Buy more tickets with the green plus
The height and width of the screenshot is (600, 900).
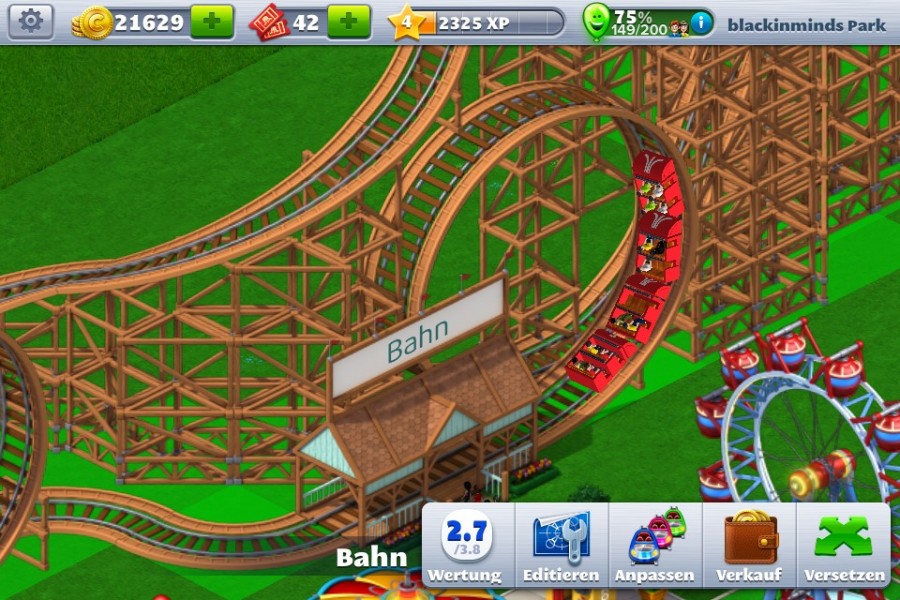(348, 21)
